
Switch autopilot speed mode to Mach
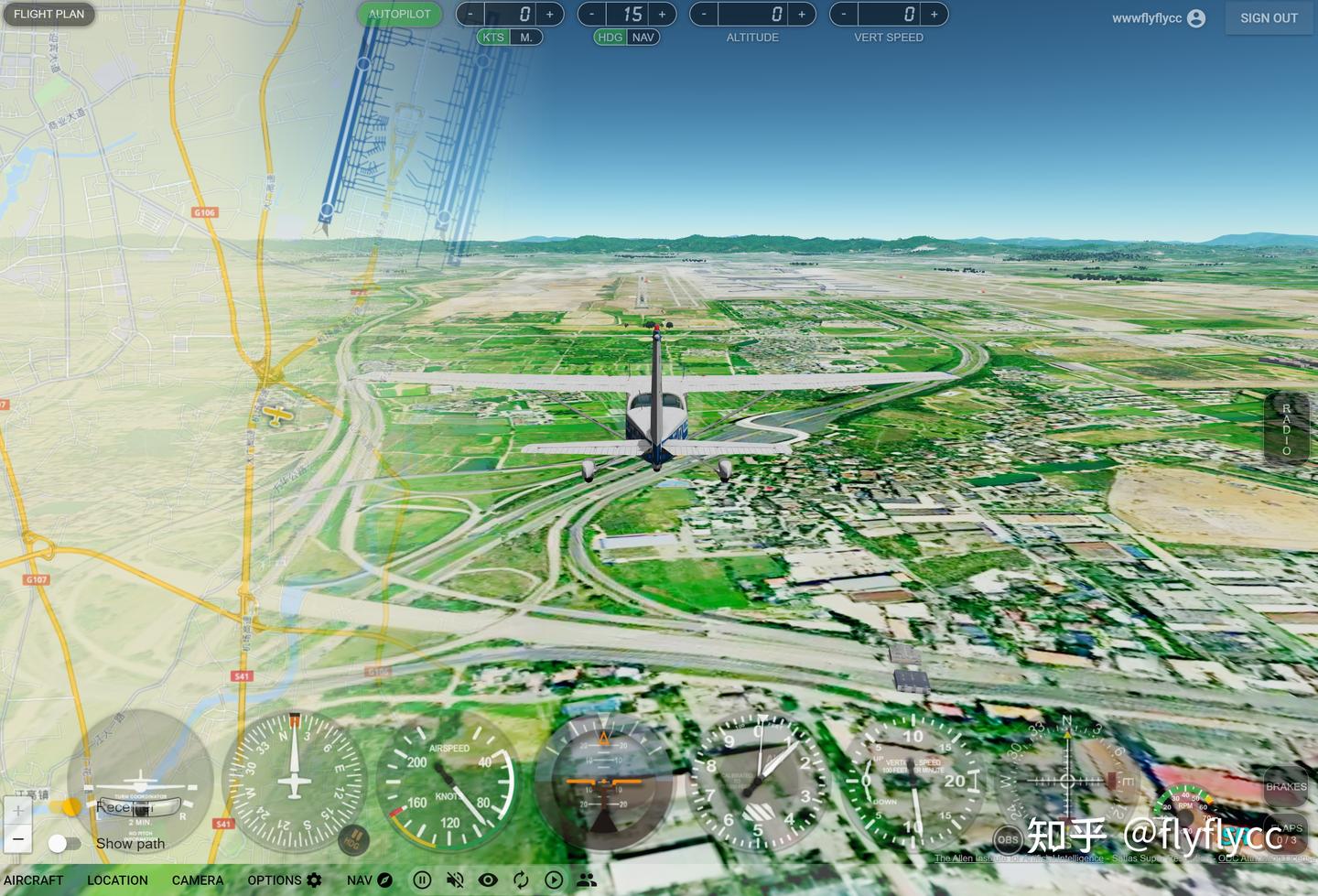(x=526, y=38)
